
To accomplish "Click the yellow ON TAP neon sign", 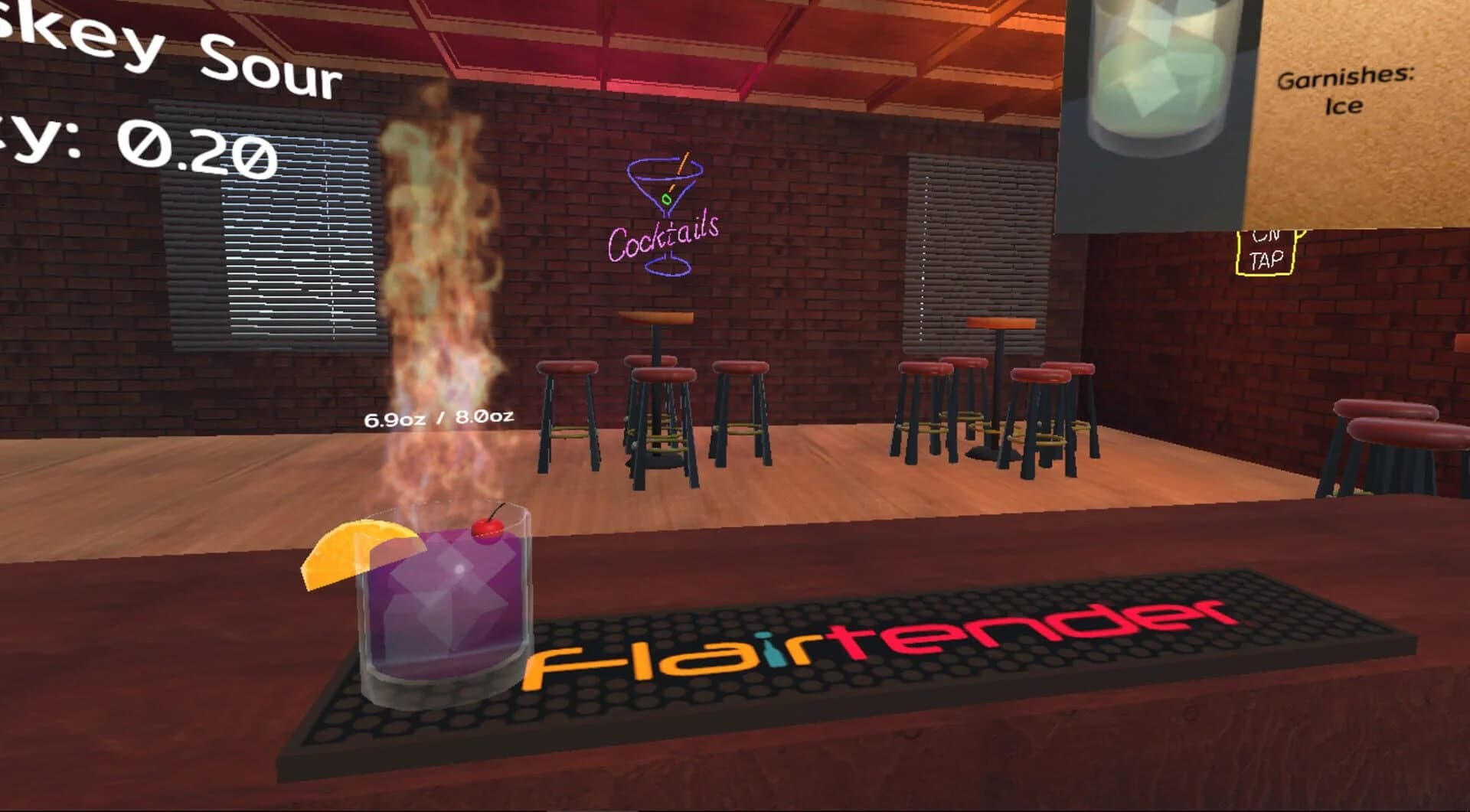I will [1267, 253].
